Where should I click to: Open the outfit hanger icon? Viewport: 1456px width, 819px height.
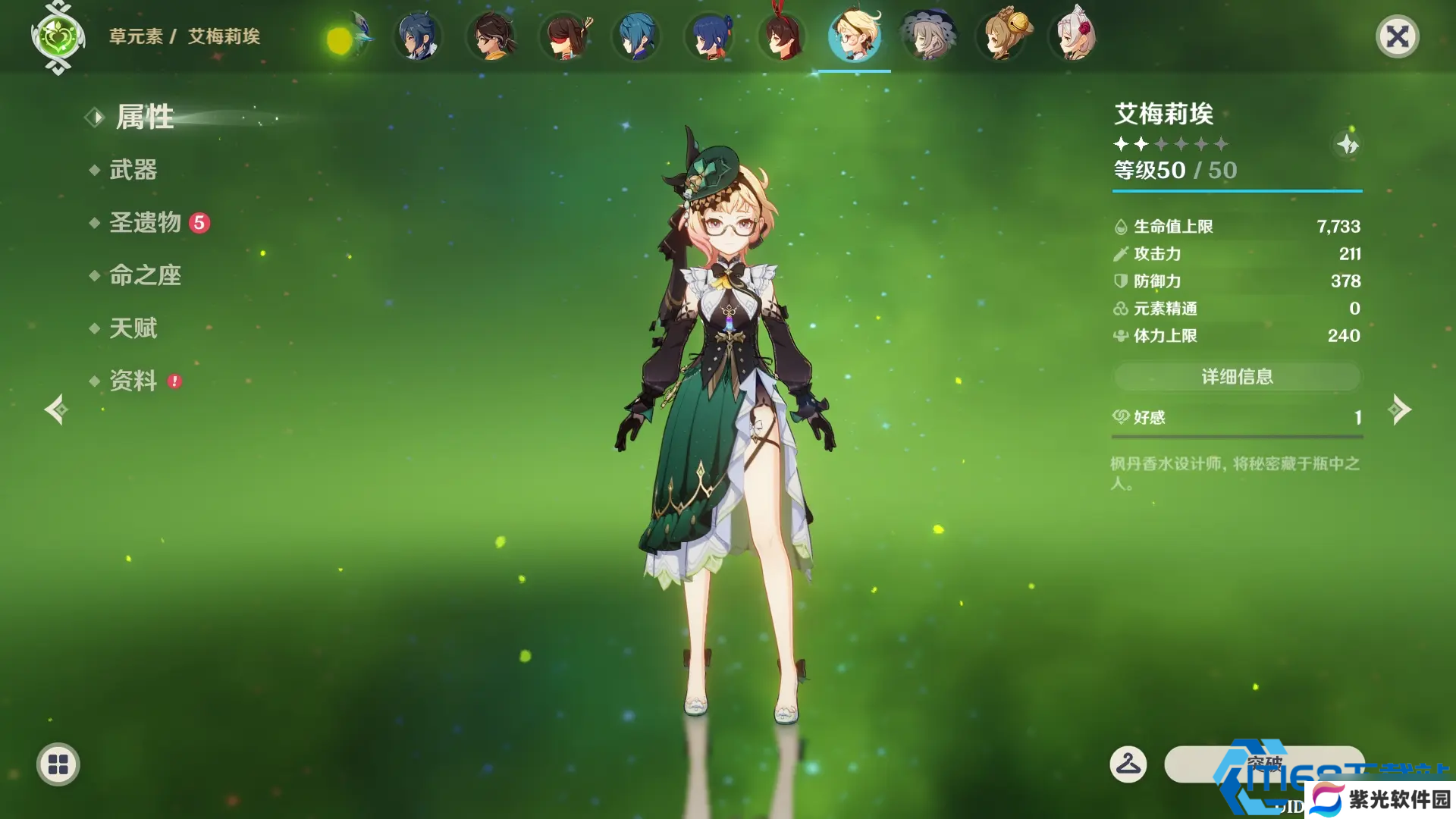click(x=1128, y=764)
